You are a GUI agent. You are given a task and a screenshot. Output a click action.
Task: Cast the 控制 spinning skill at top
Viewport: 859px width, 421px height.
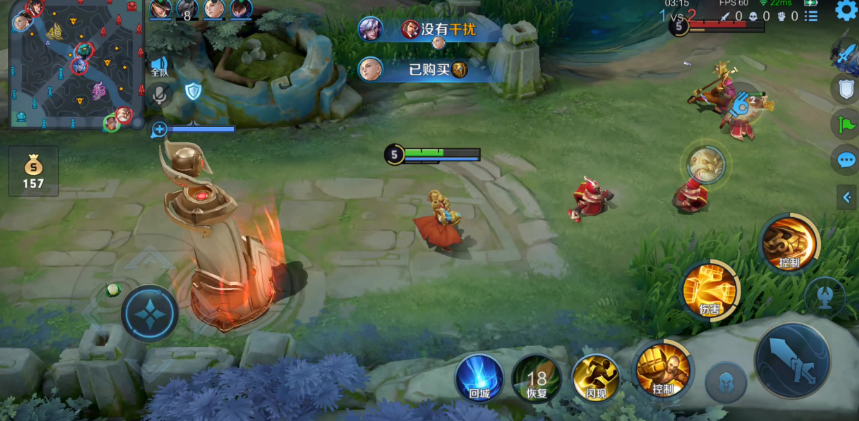(x=789, y=242)
